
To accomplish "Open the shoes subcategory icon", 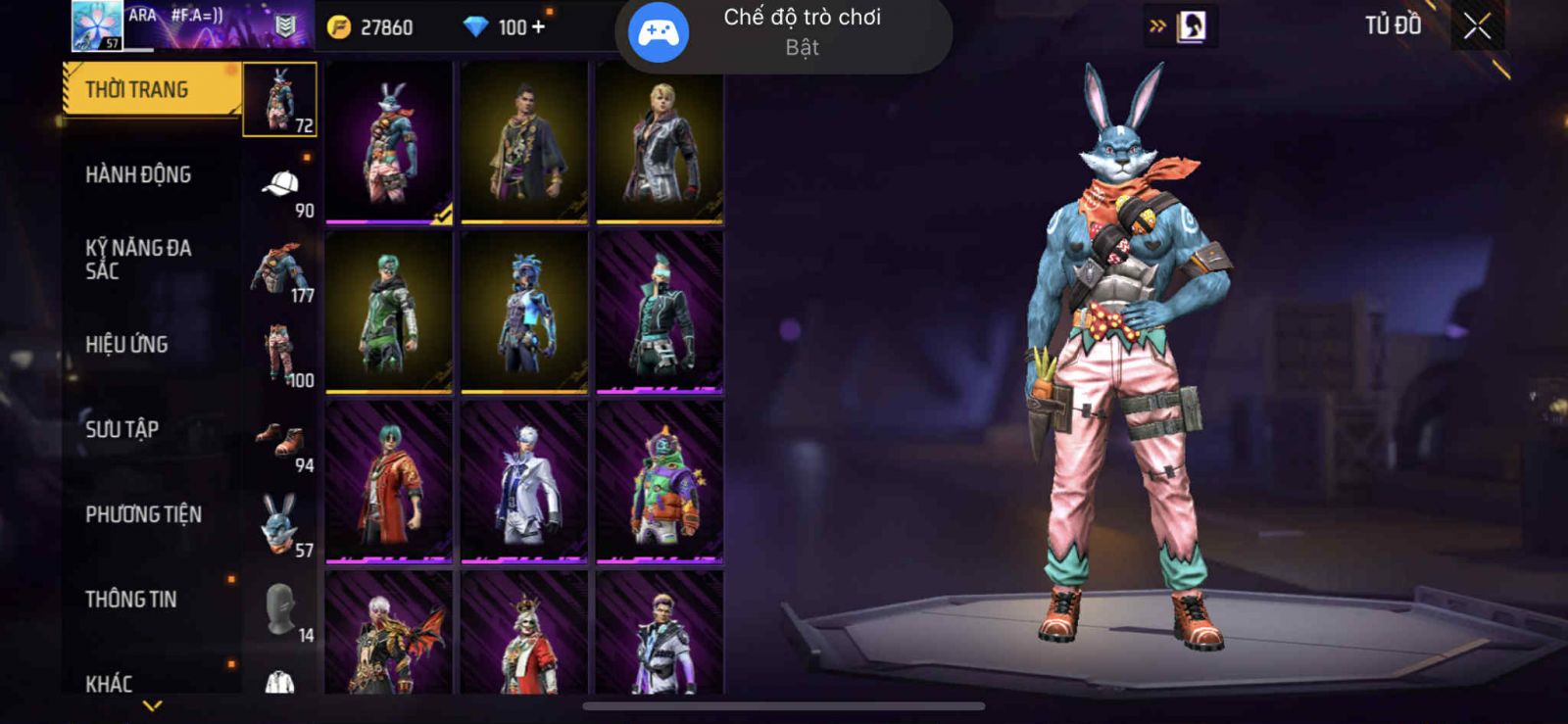I will [x=280, y=441].
